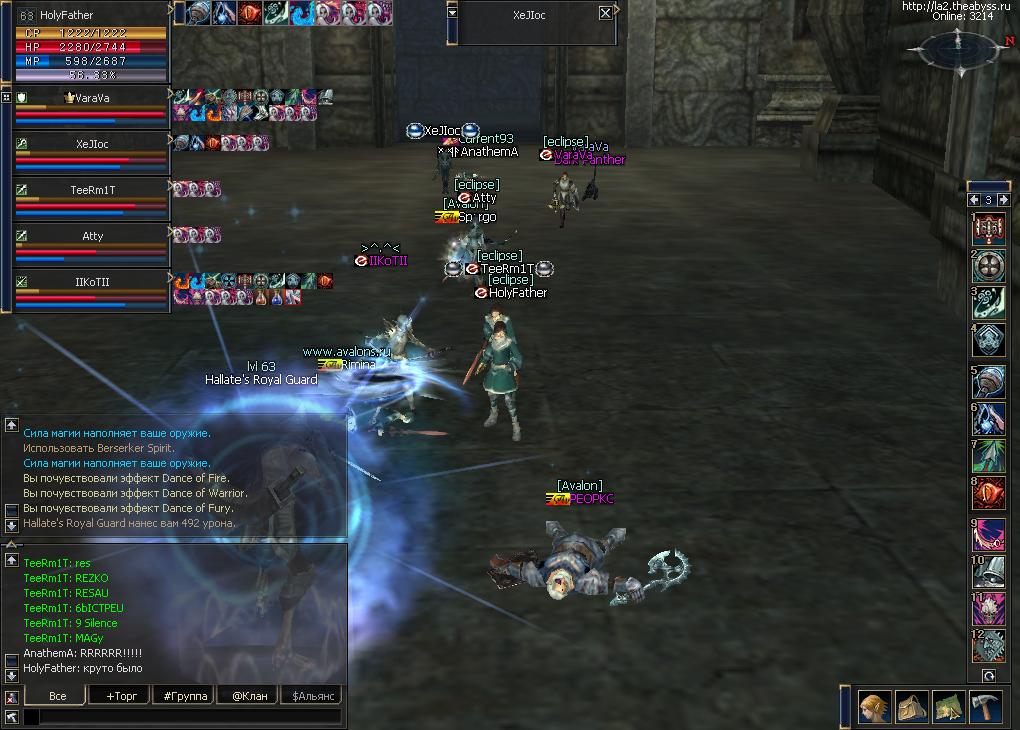Activate the round shield skill in slot 2
Viewport: 1020px width, 730px height.
pyautogui.click(x=989, y=265)
